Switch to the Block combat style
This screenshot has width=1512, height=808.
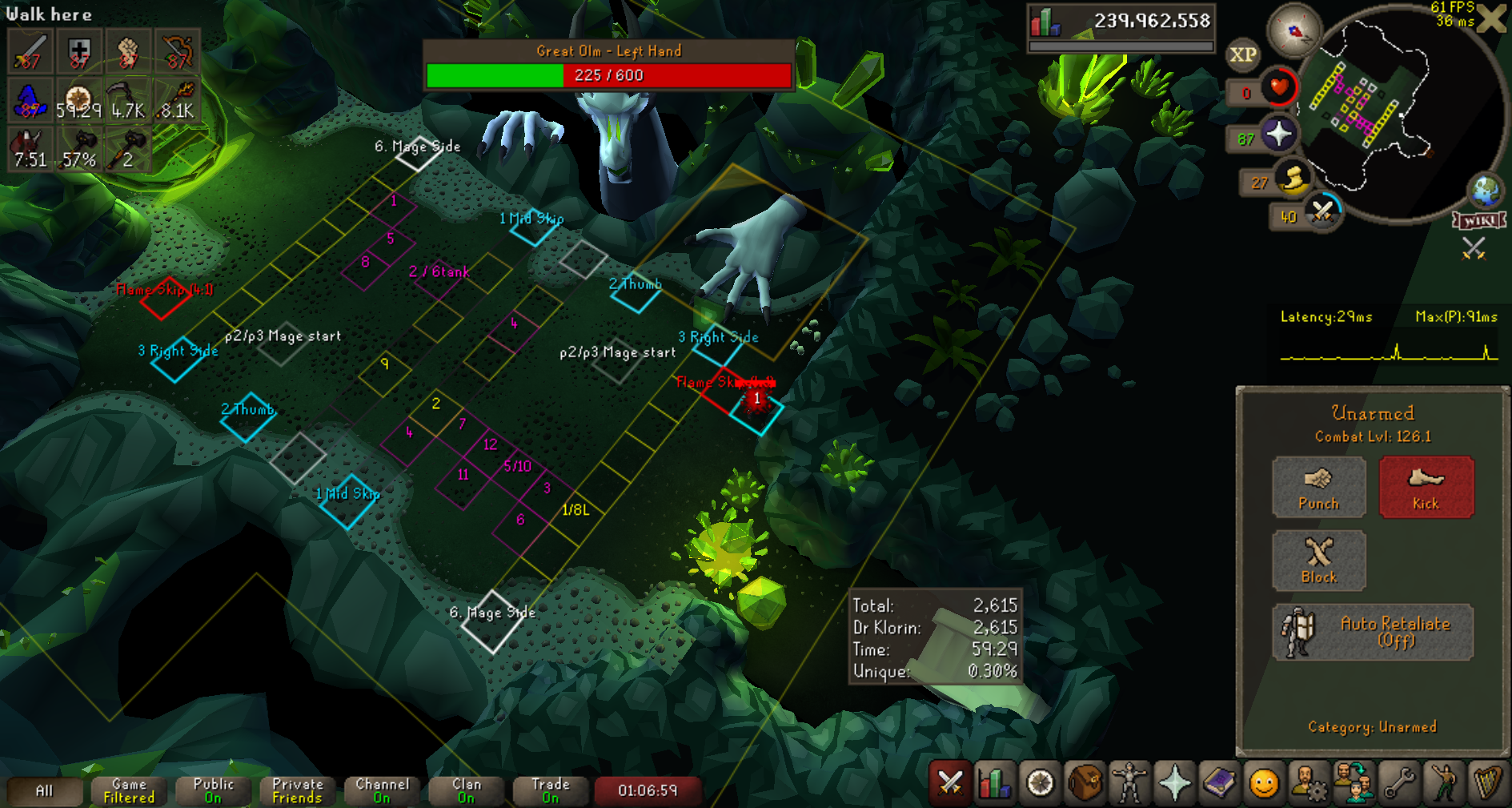point(1318,561)
